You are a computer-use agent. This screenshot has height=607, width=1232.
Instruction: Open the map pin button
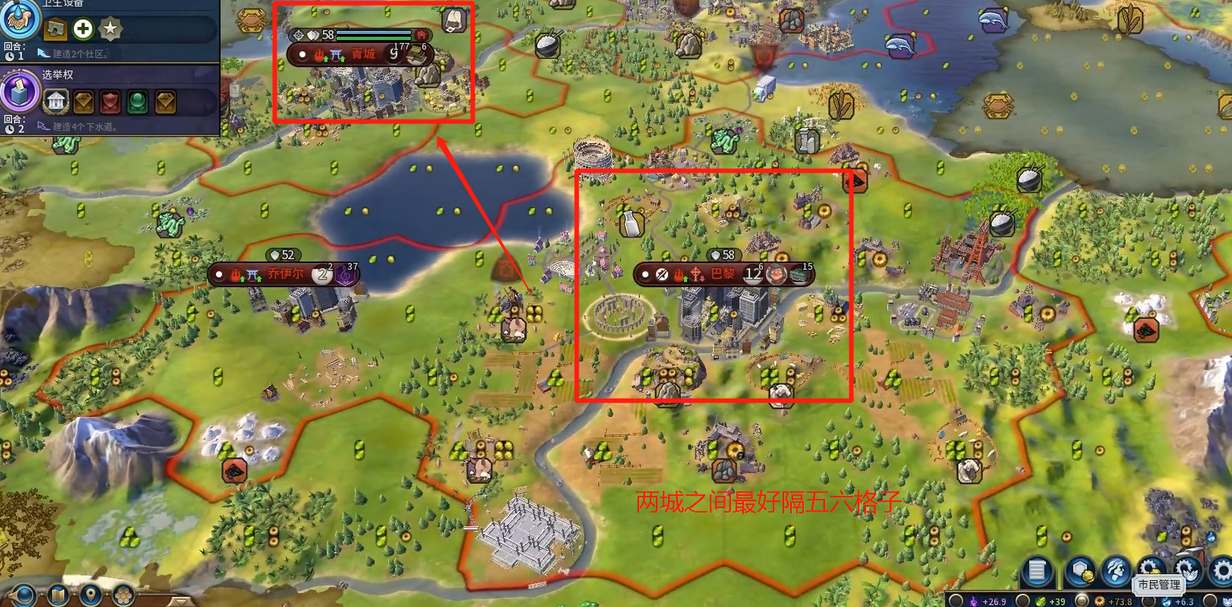coord(92,596)
